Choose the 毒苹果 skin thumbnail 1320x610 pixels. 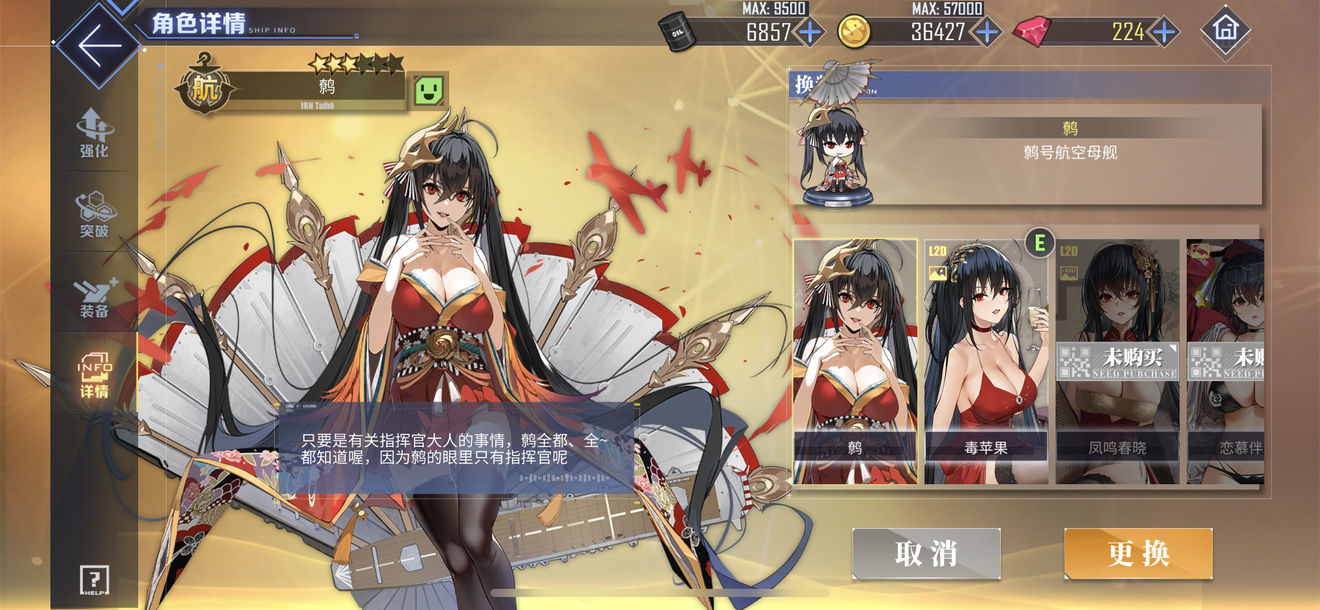click(x=986, y=361)
